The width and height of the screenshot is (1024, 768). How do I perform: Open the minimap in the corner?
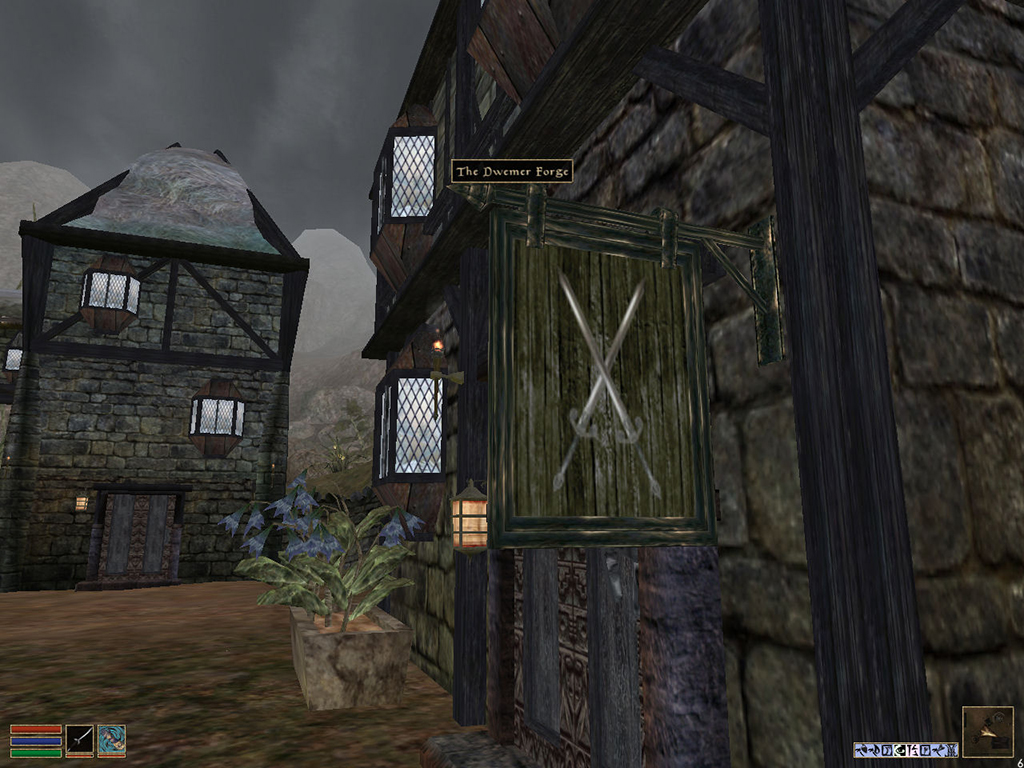986,732
